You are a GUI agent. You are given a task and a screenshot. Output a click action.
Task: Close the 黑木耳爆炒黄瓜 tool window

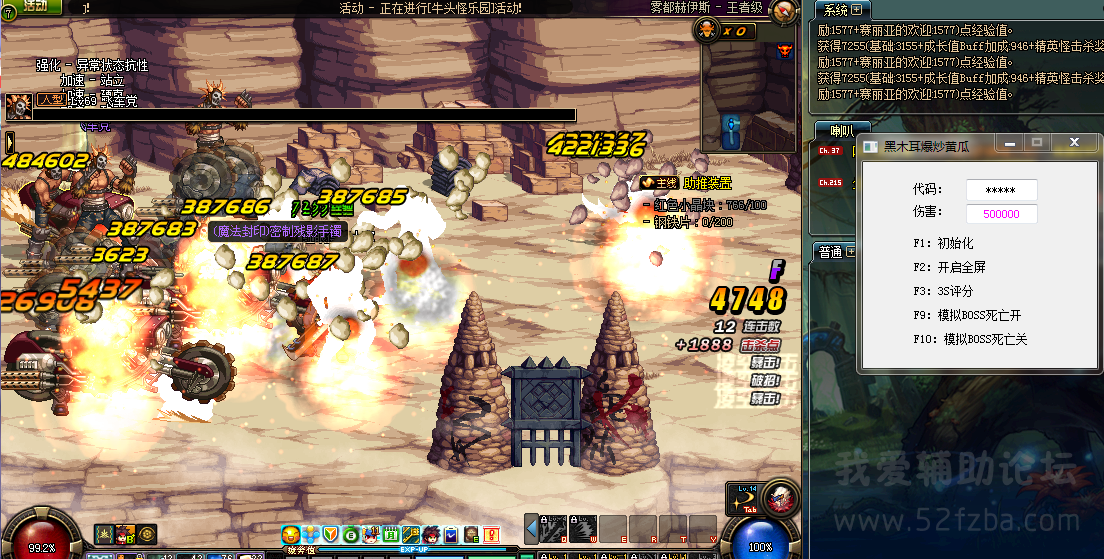(1075, 144)
